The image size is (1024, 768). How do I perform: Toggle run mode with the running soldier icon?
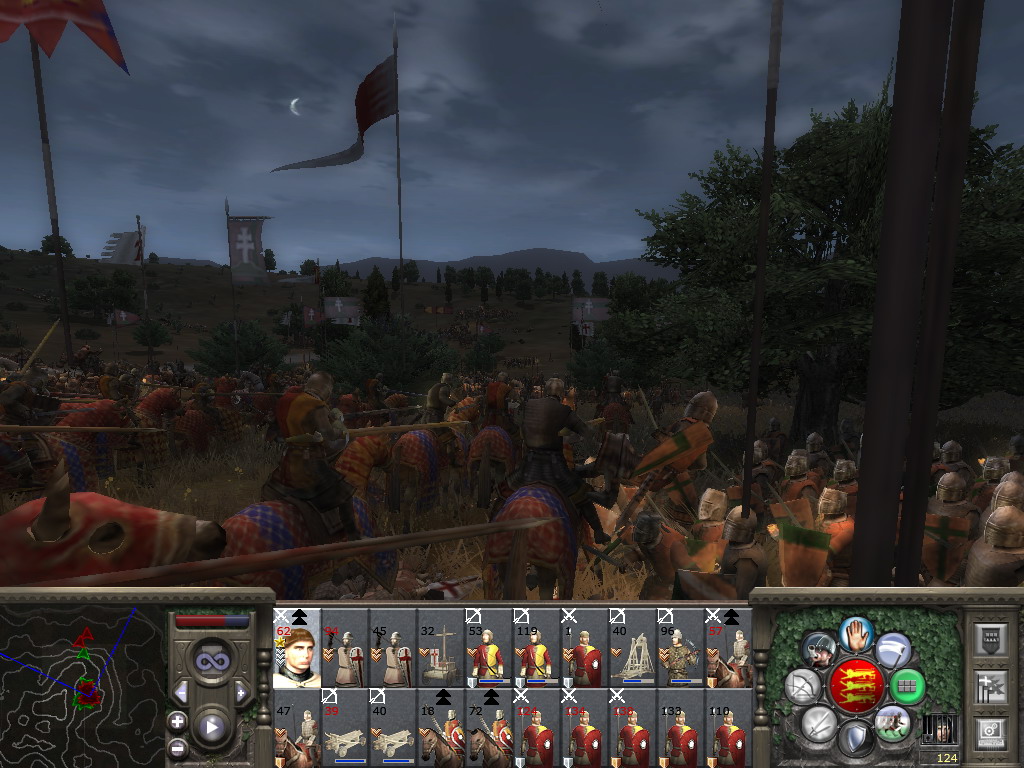click(892, 722)
